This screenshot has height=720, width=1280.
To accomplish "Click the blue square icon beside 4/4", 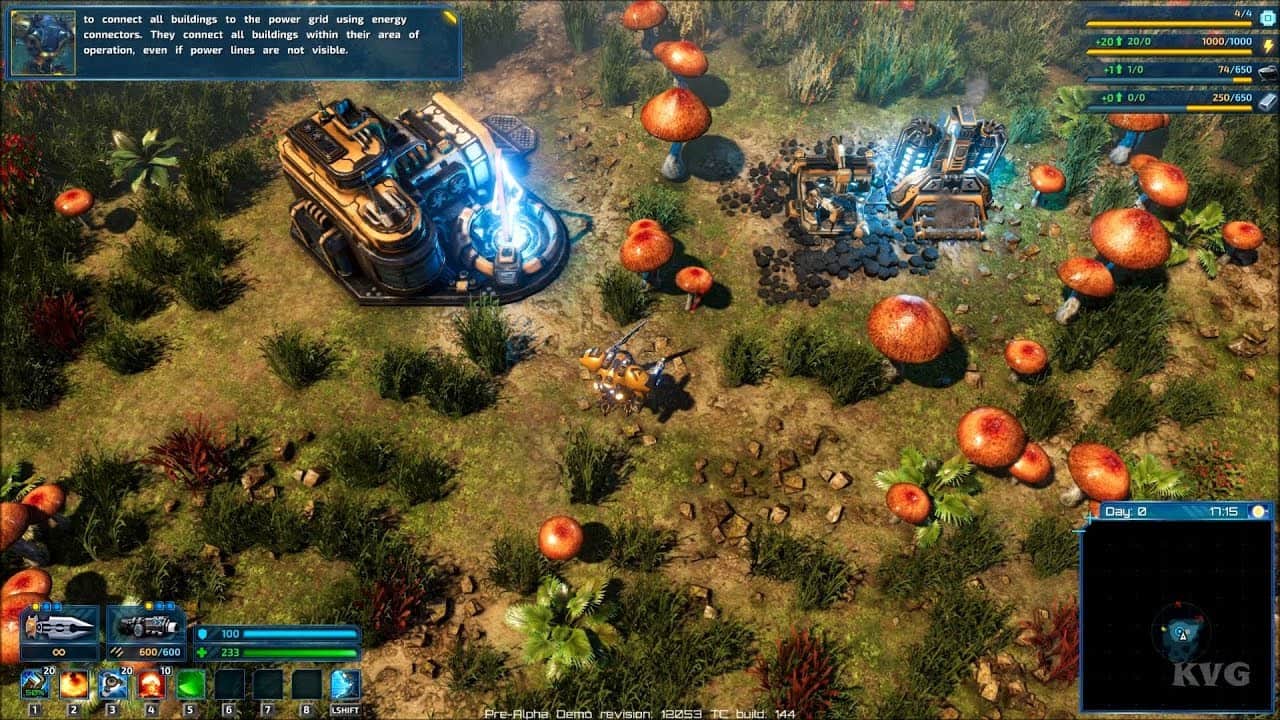I will coord(1266,17).
